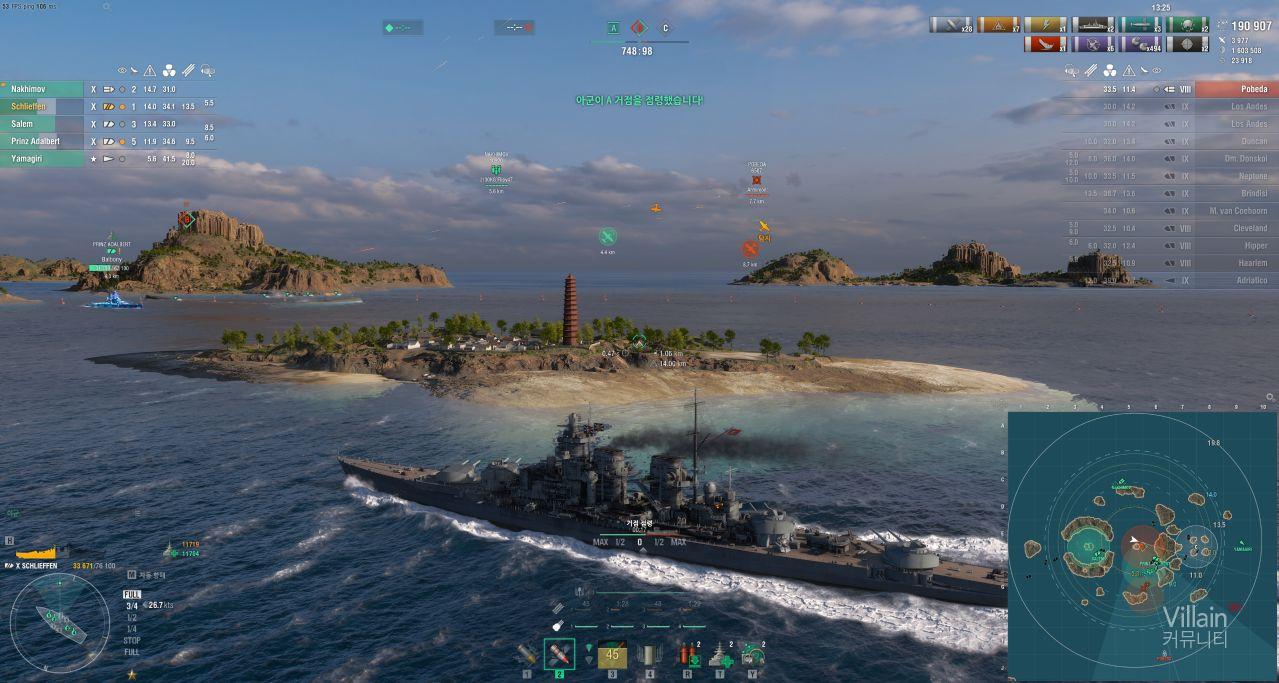Click the Villain community watermark logo
The height and width of the screenshot is (683, 1279).
click(x=1195, y=626)
